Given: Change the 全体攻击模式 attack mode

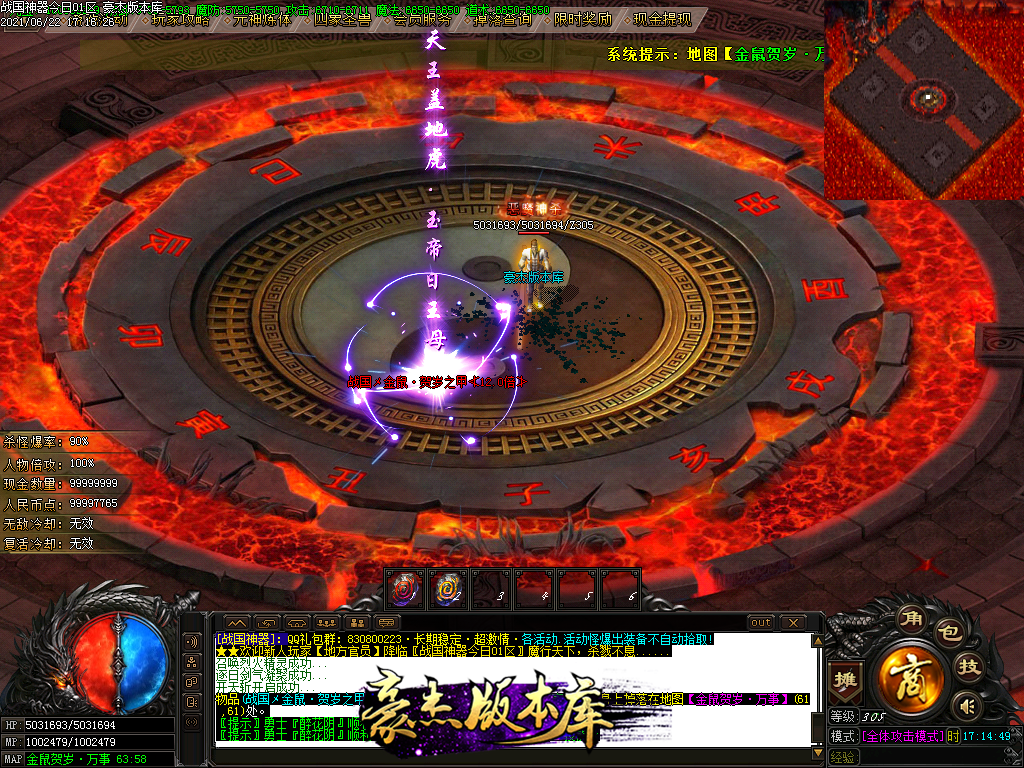Looking at the screenshot, I should (901, 736).
